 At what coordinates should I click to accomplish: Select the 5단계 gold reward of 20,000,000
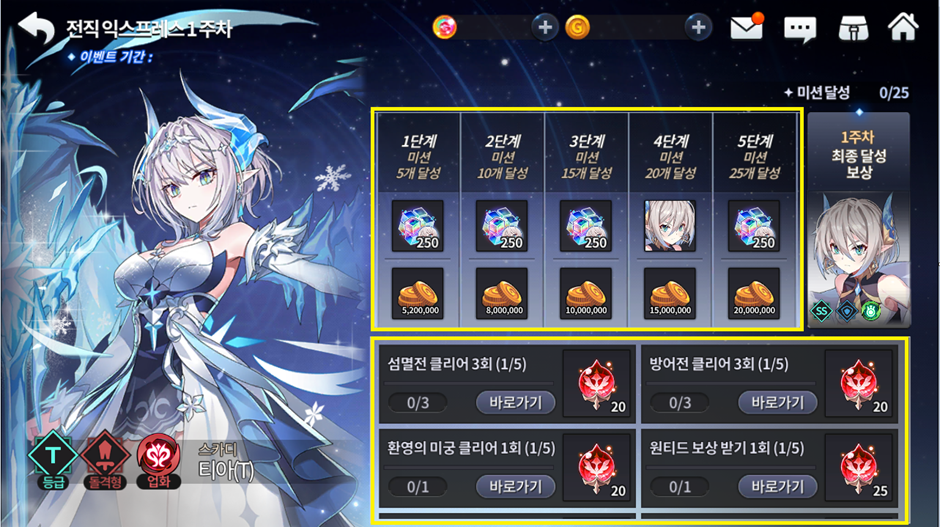tap(754, 293)
